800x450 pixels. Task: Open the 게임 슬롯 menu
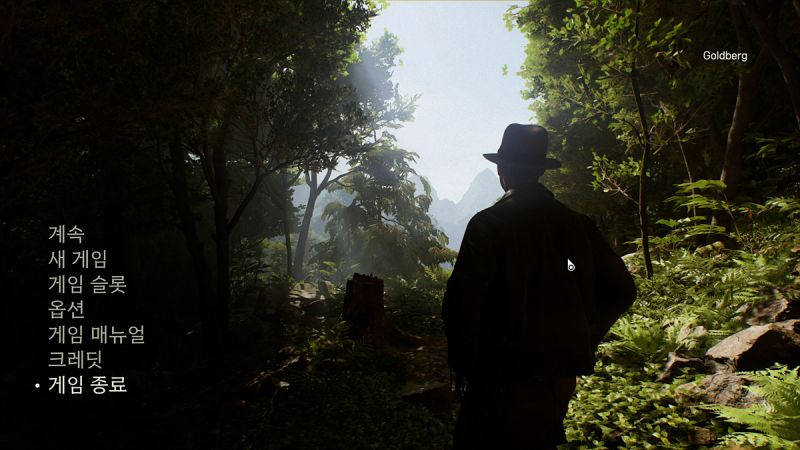87,284
